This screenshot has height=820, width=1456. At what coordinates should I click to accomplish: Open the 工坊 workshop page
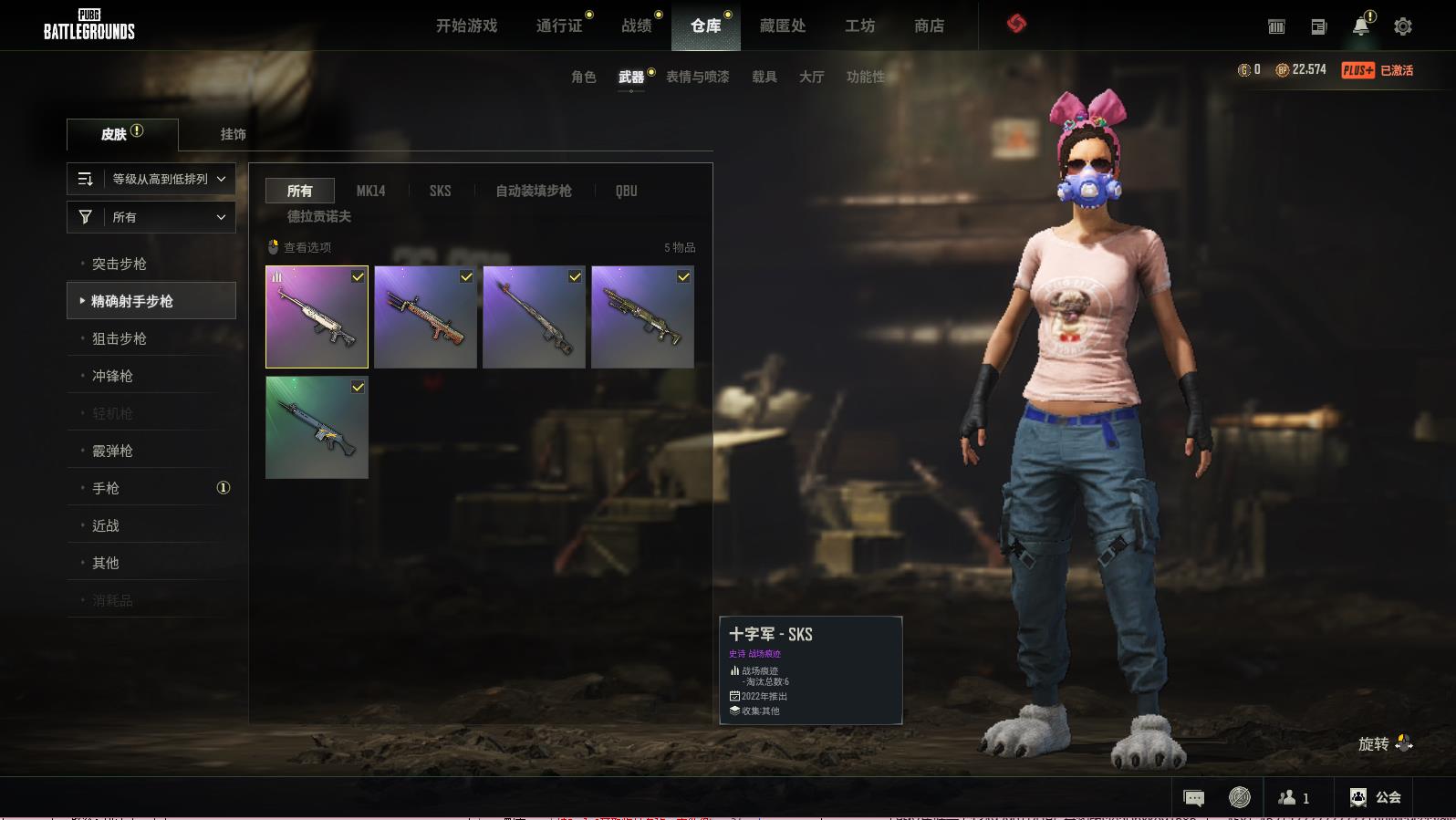[x=859, y=26]
